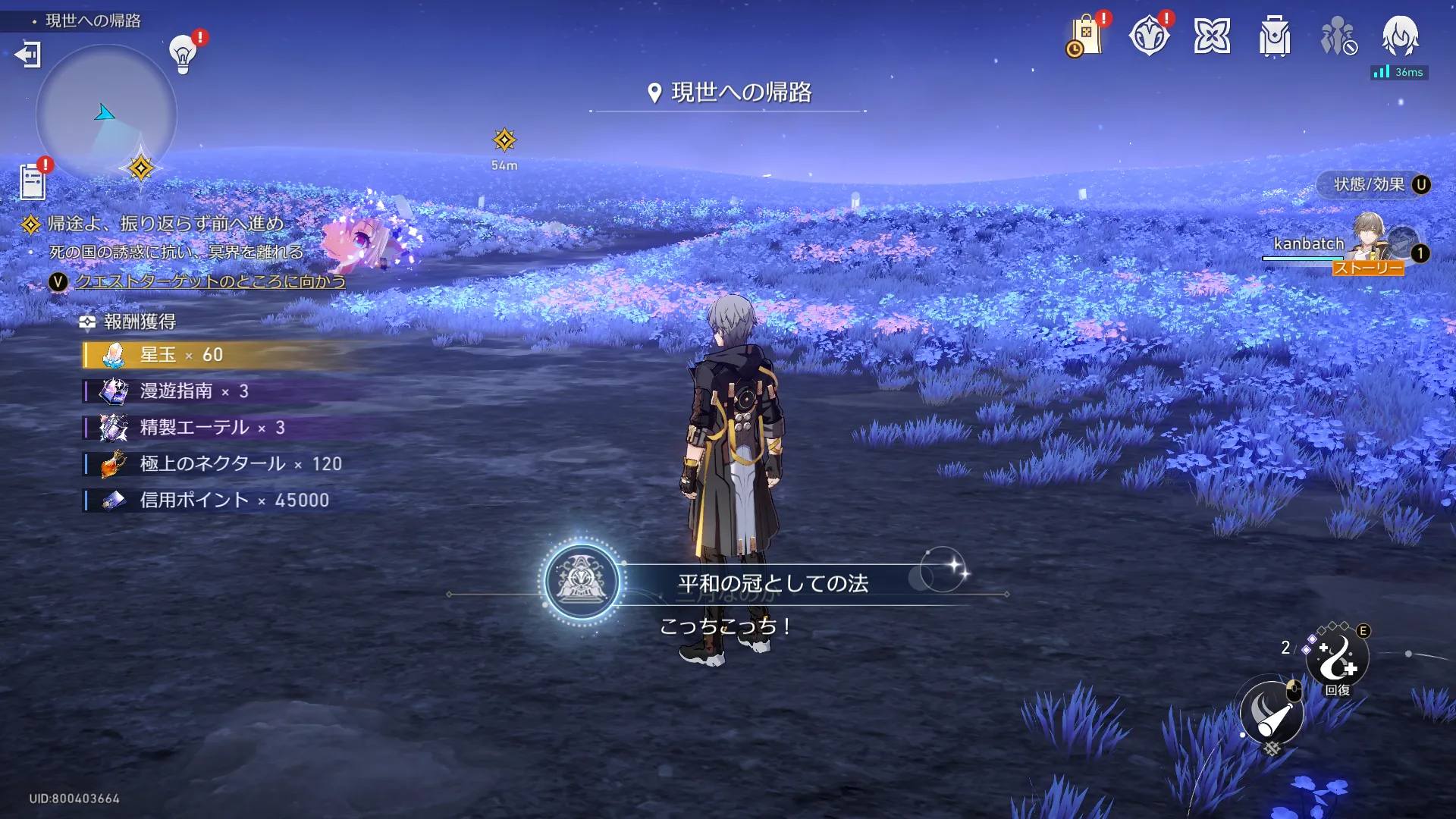
Task: Open the circular minimap
Action: tap(106, 114)
